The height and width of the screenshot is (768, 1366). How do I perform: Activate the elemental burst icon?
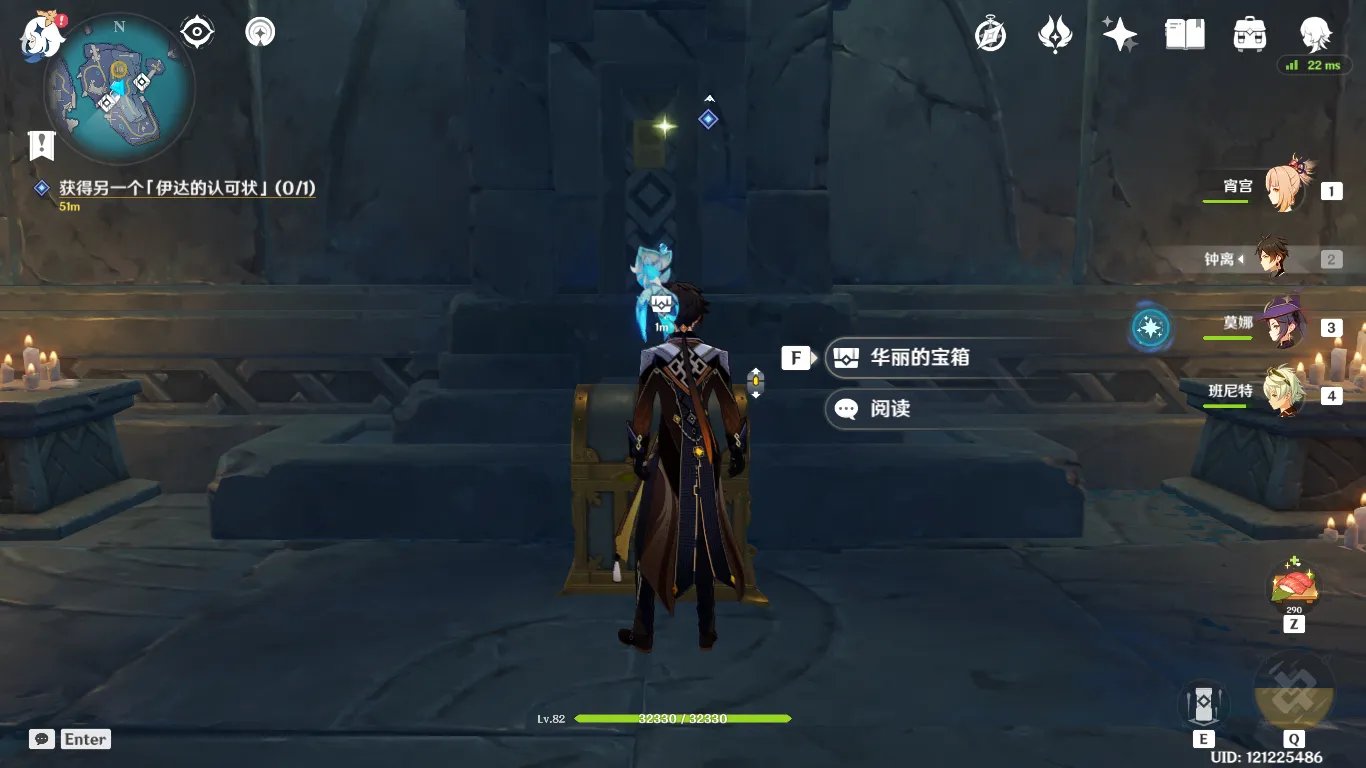(1294, 692)
